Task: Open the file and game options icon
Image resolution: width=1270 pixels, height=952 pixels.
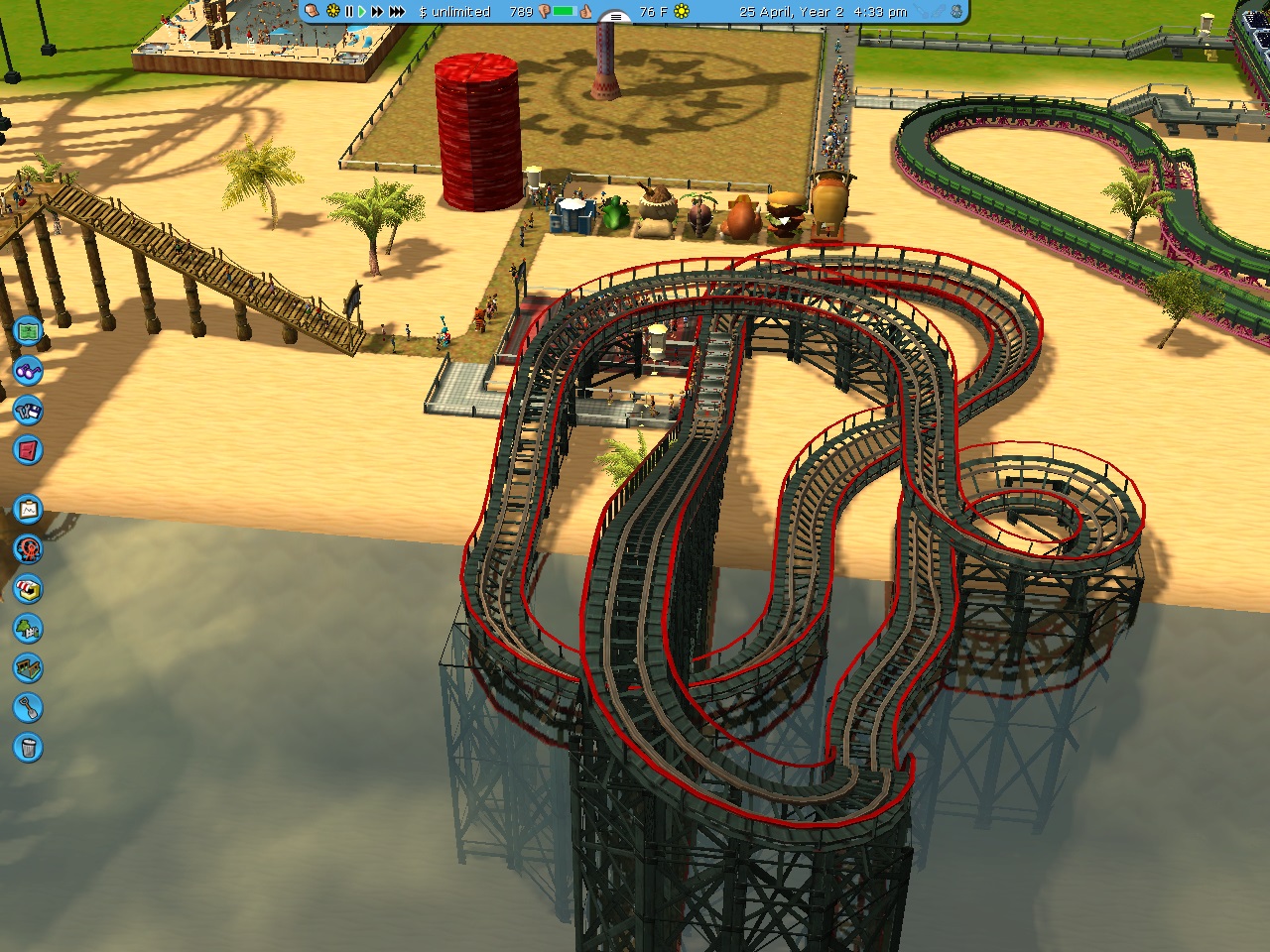Action: point(28,411)
